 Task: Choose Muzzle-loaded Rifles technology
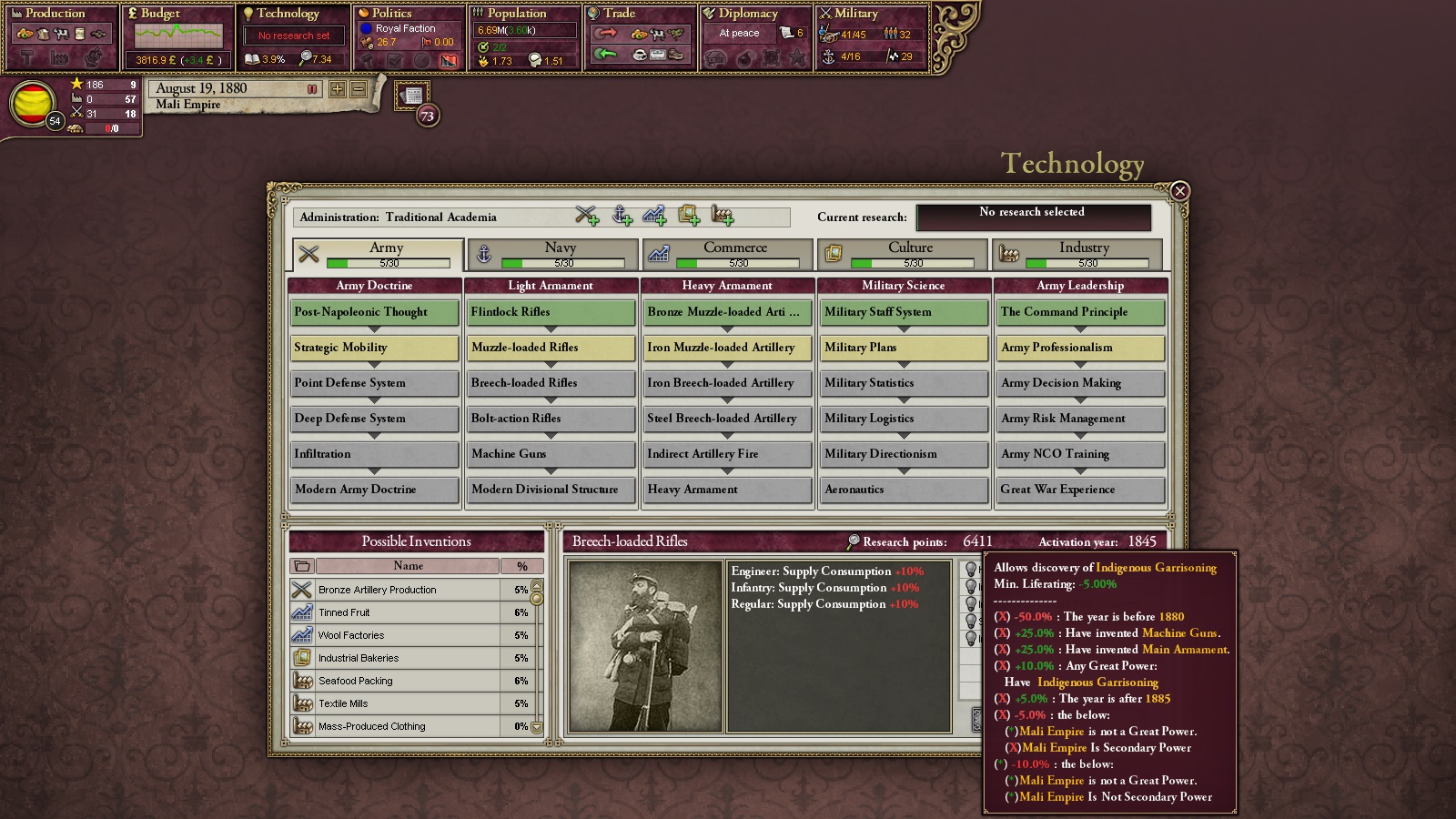tap(551, 348)
